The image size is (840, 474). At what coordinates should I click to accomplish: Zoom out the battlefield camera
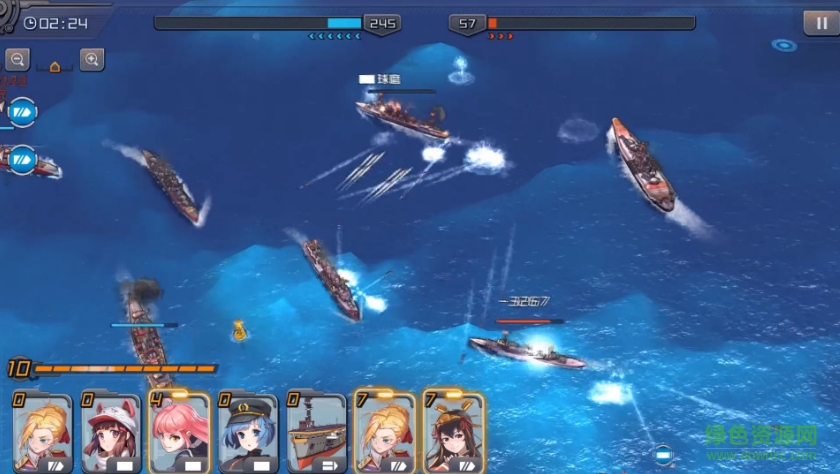(16, 60)
